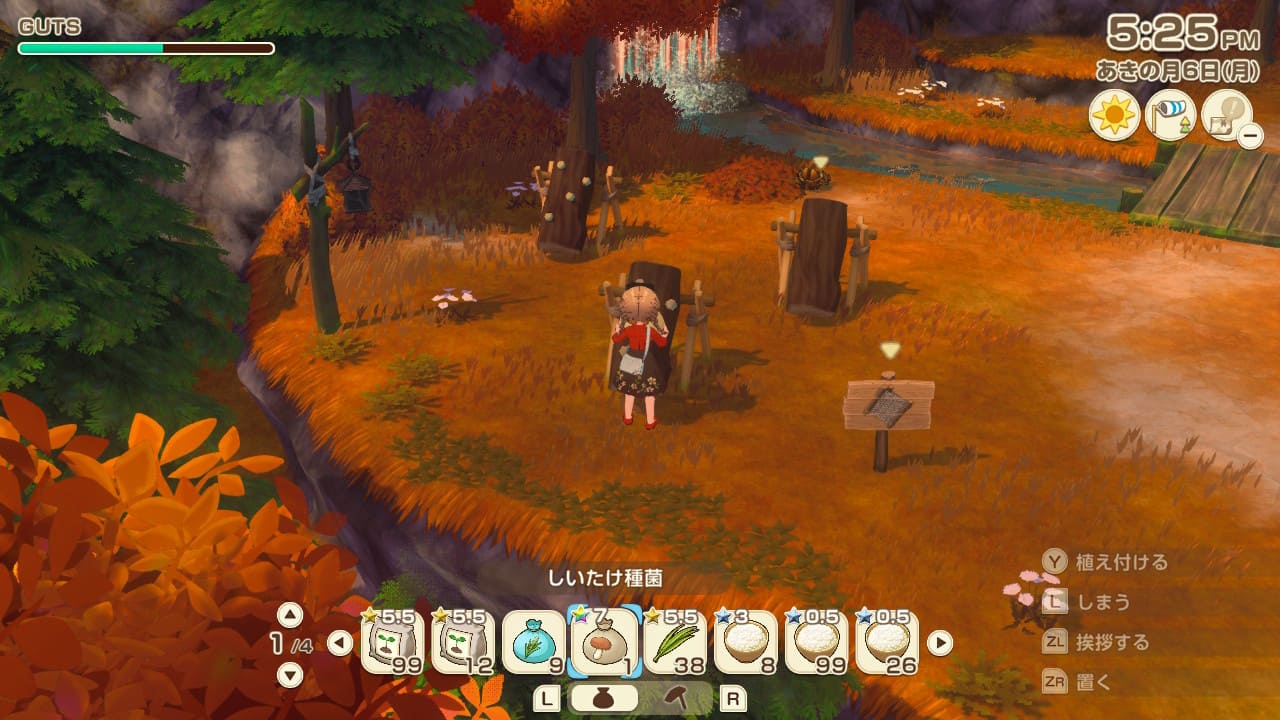Go to the next hotbar page with down arrow
Viewport: 1280px width, 720px height.
pos(289,675)
